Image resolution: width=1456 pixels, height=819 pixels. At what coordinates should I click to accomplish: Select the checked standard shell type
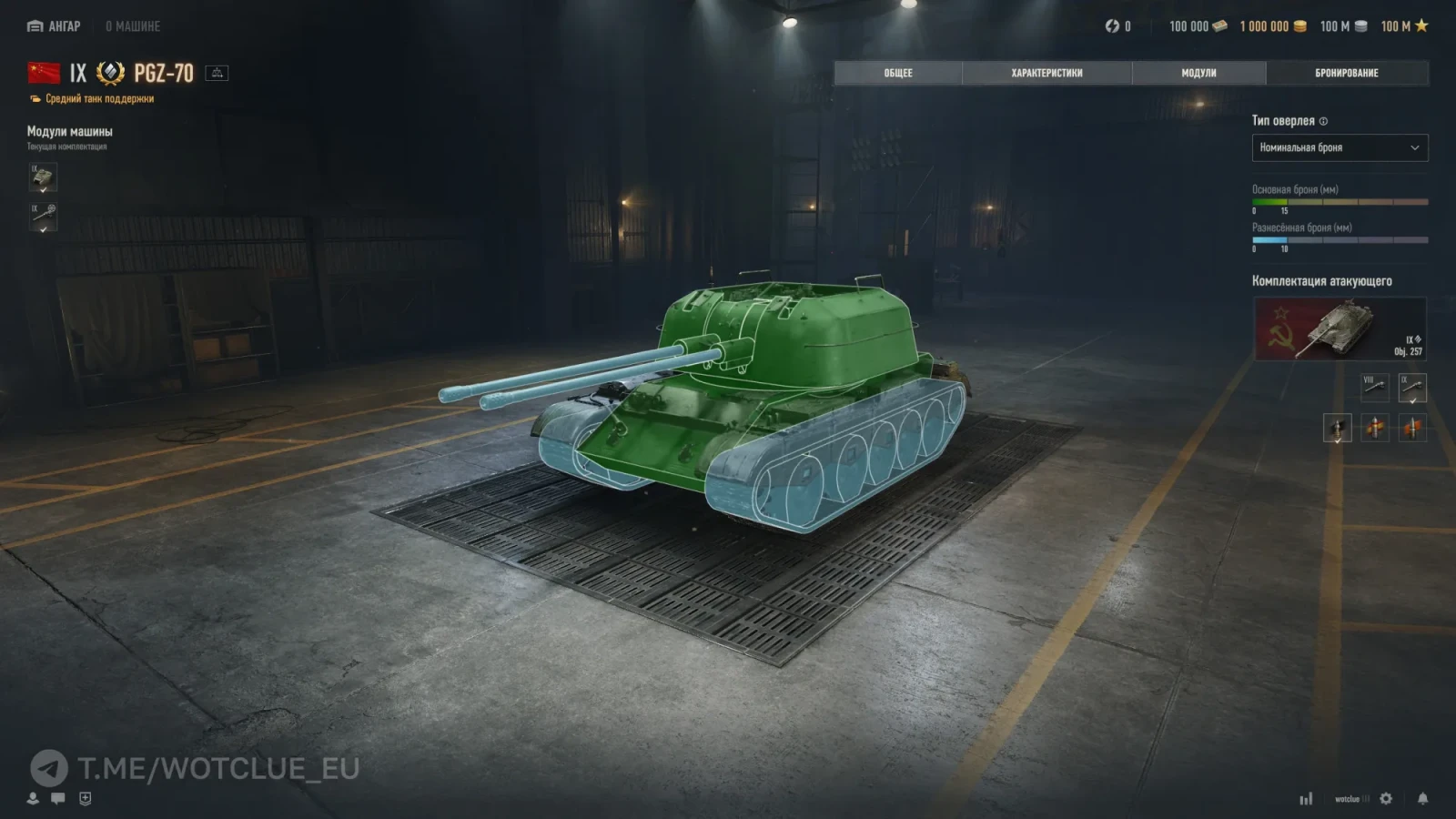tap(1337, 428)
